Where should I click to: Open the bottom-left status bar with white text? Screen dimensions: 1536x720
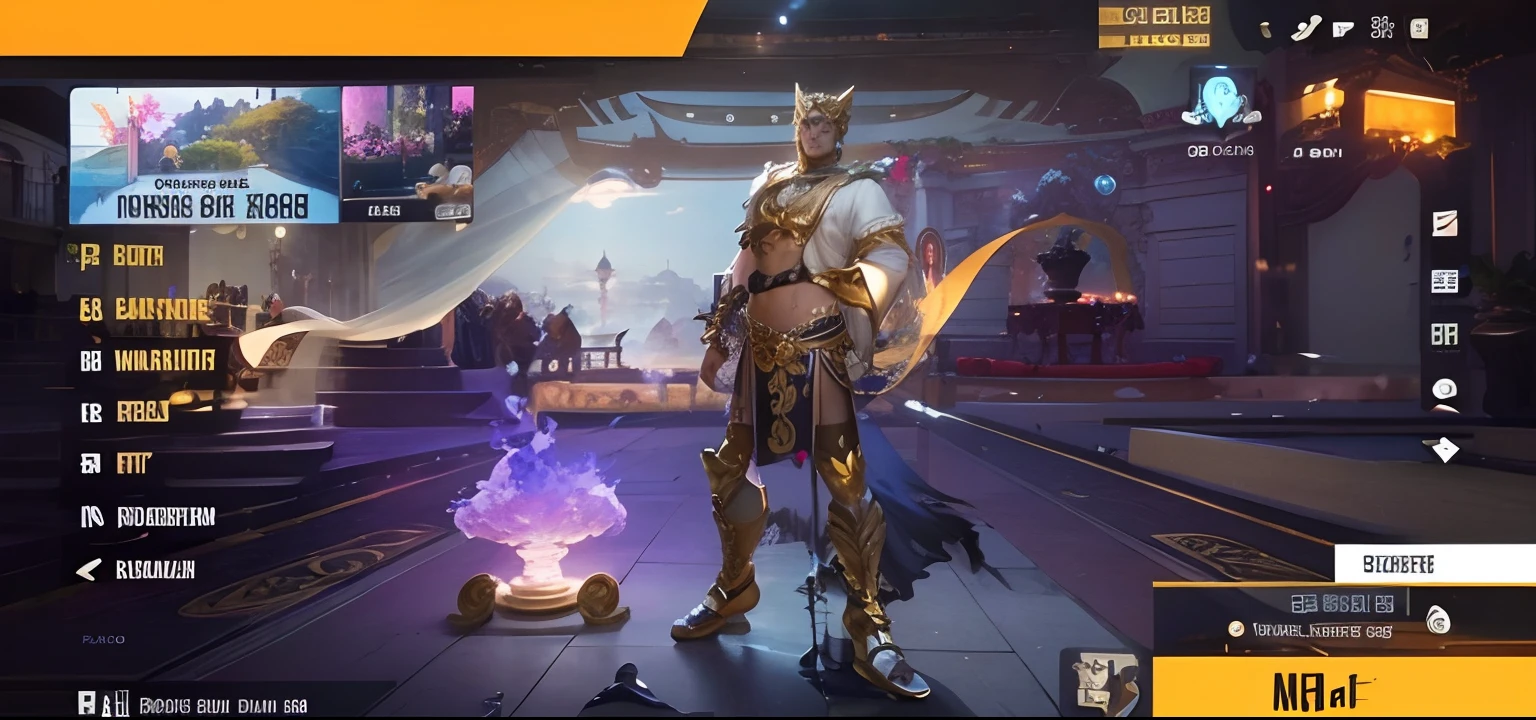pos(195,704)
